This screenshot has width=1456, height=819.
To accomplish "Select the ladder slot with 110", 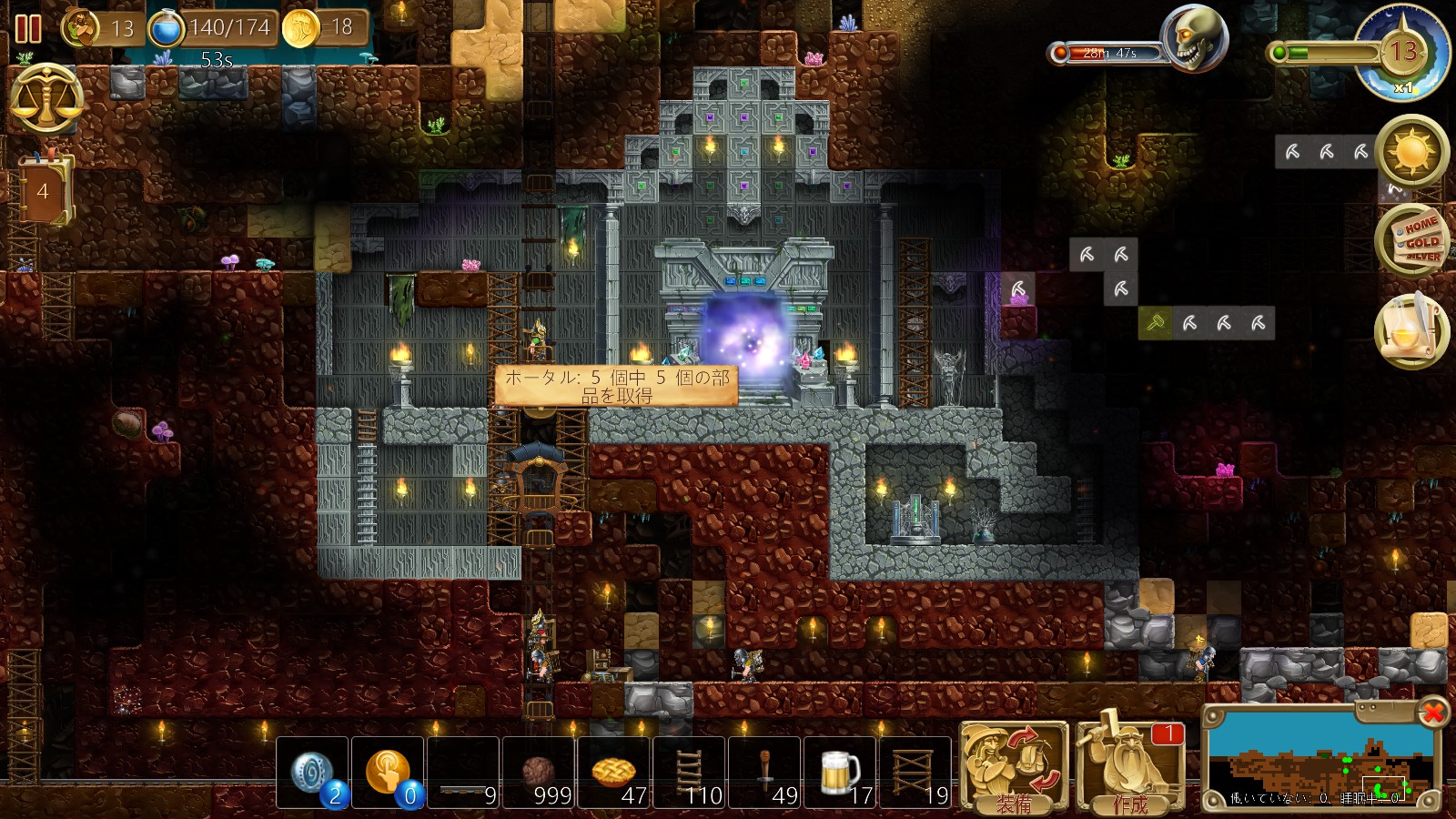I will (x=690, y=773).
